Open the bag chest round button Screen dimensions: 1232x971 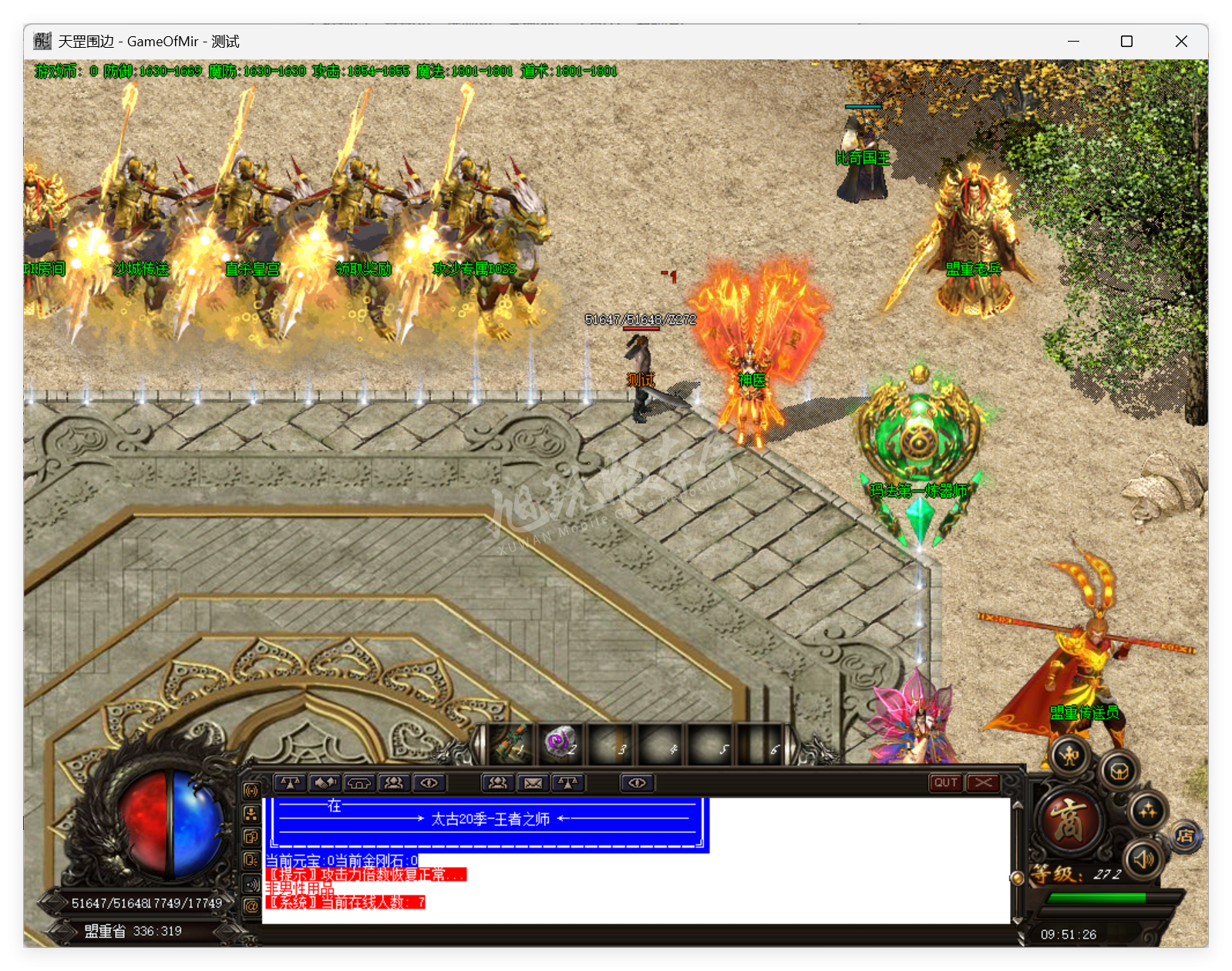tap(1119, 771)
